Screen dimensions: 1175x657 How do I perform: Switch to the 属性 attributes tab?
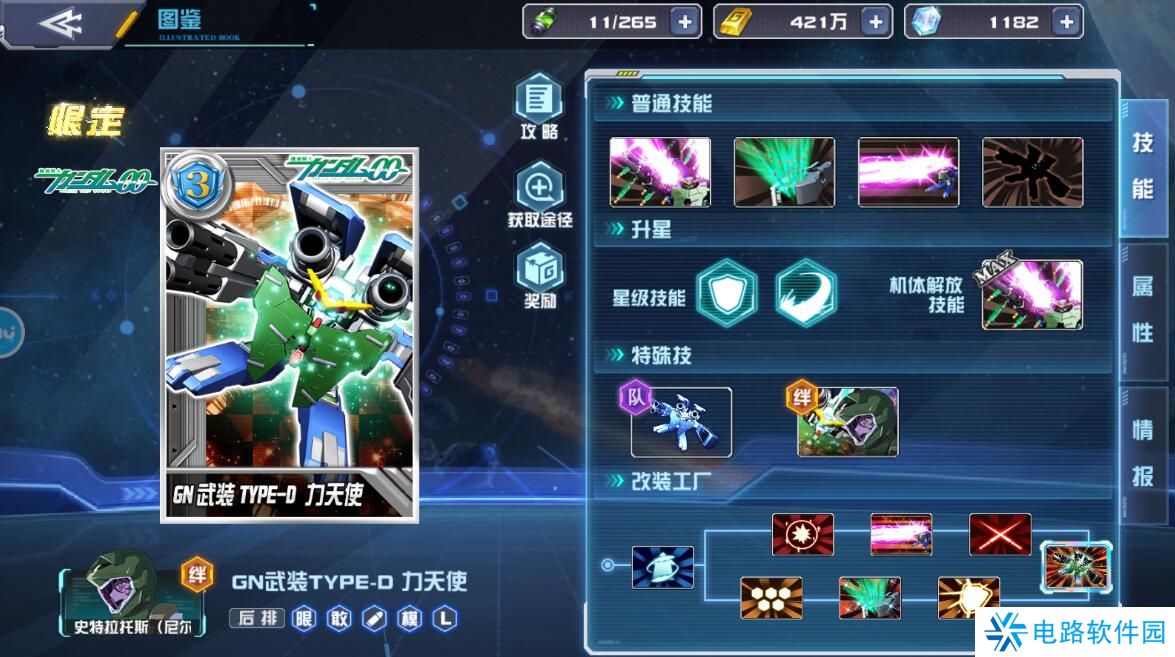click(x=1143, y=309)
